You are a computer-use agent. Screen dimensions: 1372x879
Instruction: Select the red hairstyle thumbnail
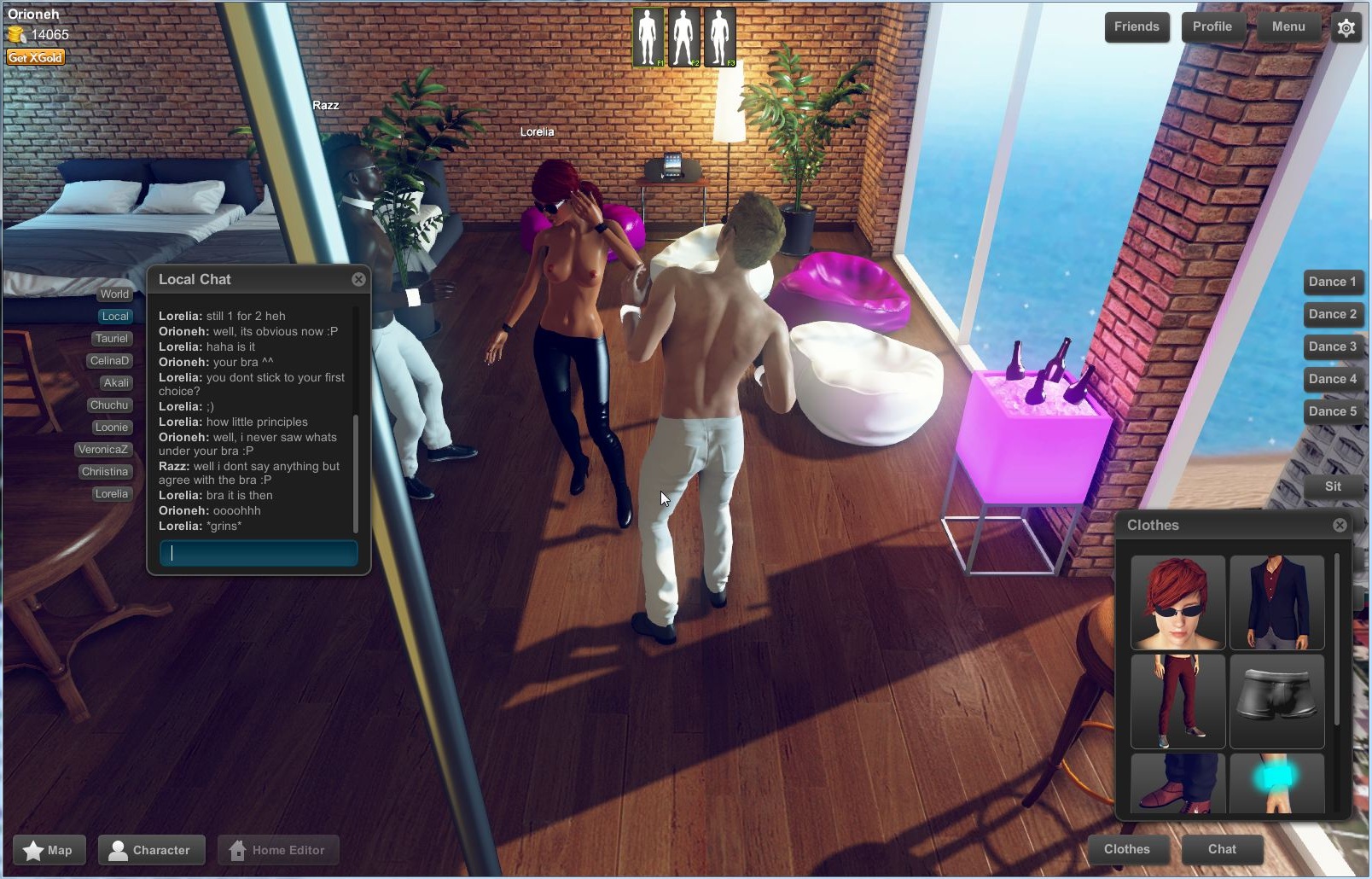point(1178,602)
